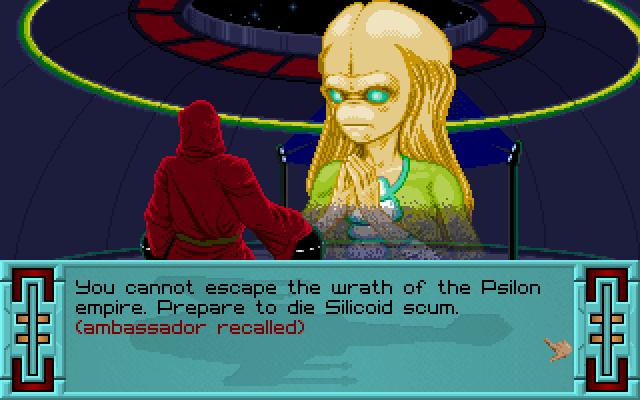Dismiss the Psilon threat message box

coord(556,349)
